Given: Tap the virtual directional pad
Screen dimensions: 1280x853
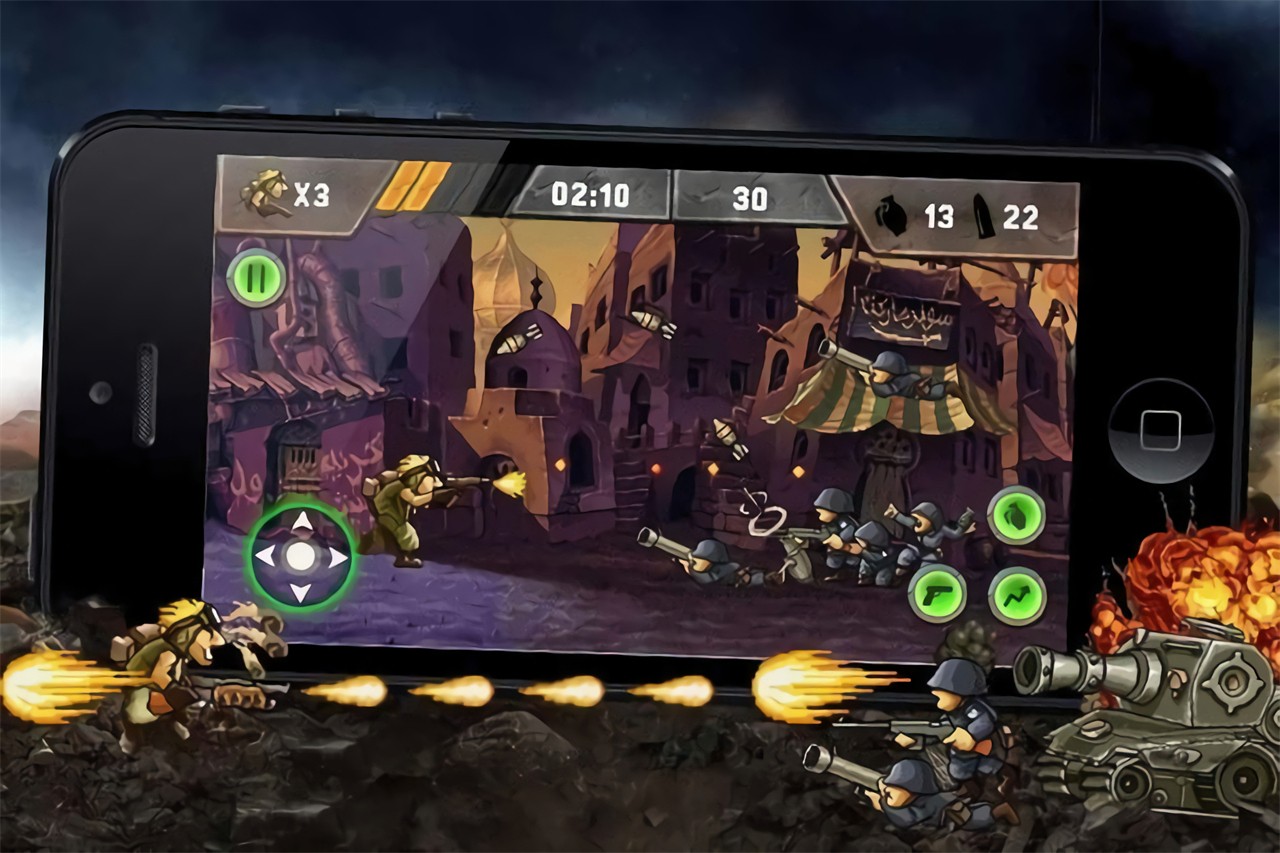Looking at the screenshot, I should (x=300, y=555).
